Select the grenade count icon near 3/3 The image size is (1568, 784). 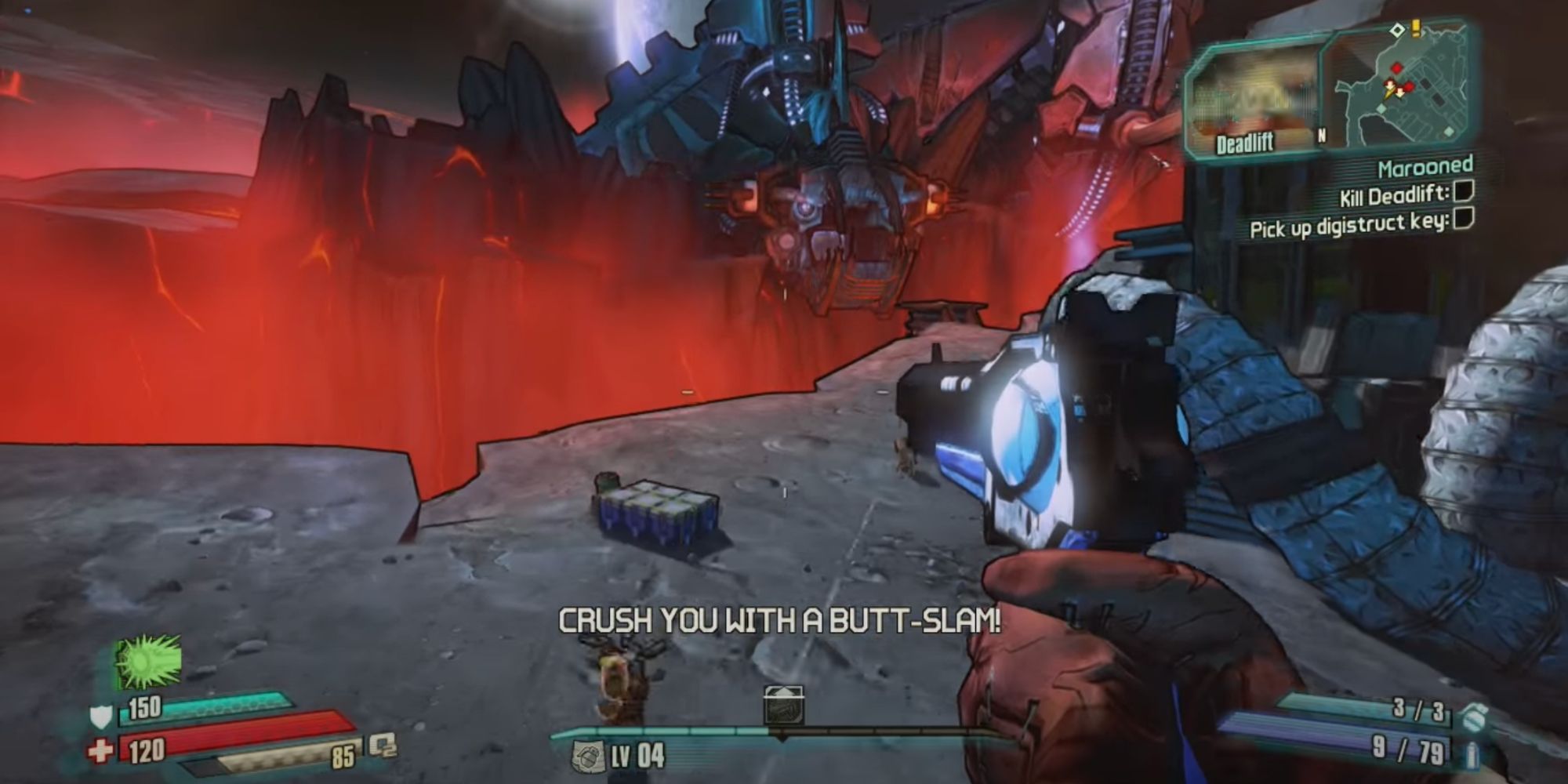click(1473, 716)
